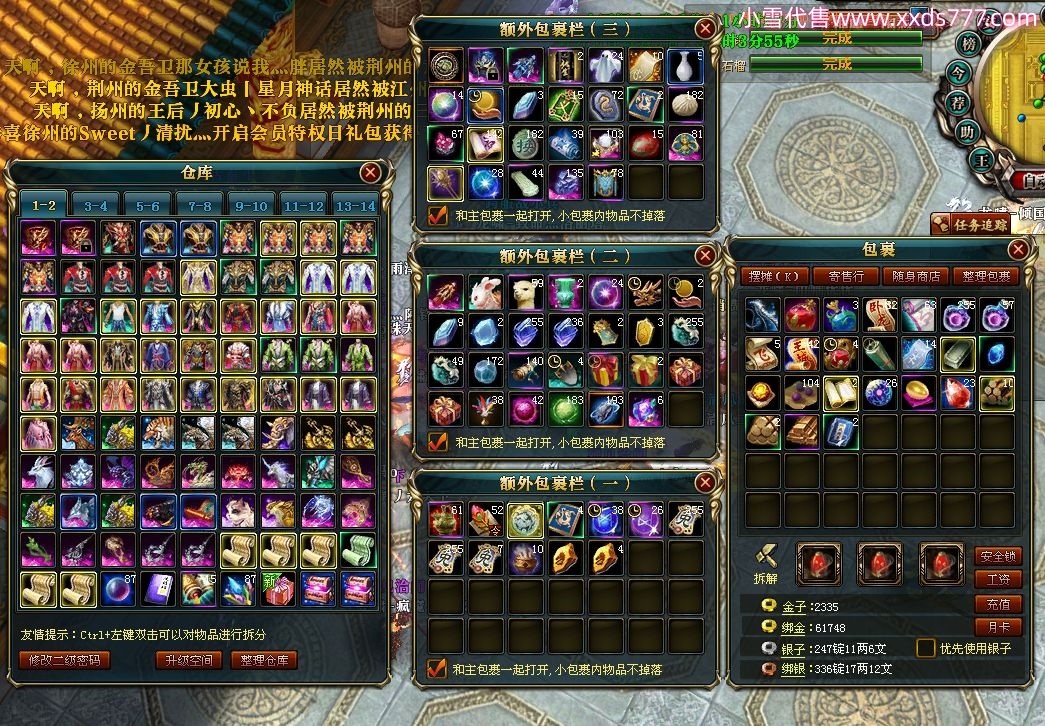The height and width of the screenshot is (726, 1045).
Task: Close the 包裹 bag window
Action: pyautogui.click(x=1018, y=249)
